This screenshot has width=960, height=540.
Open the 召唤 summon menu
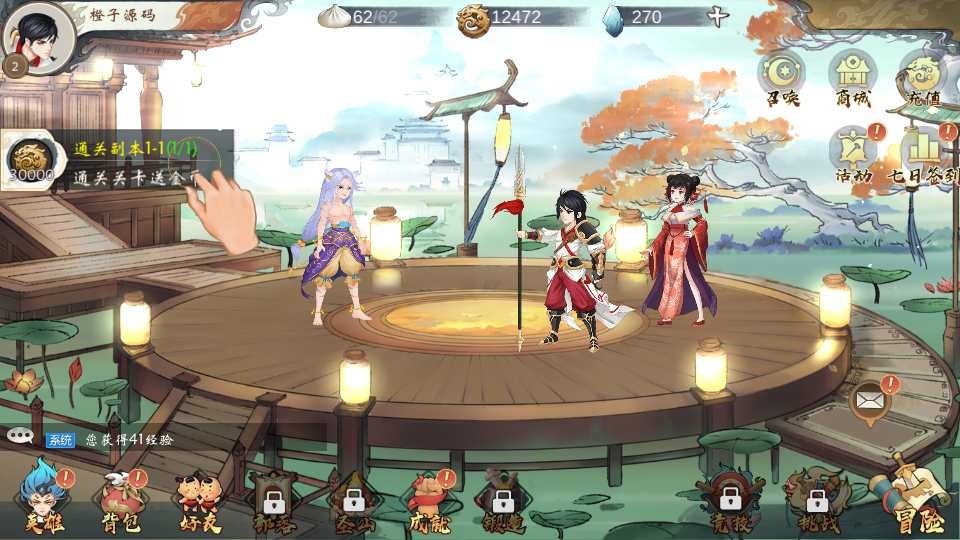point(783,76)
